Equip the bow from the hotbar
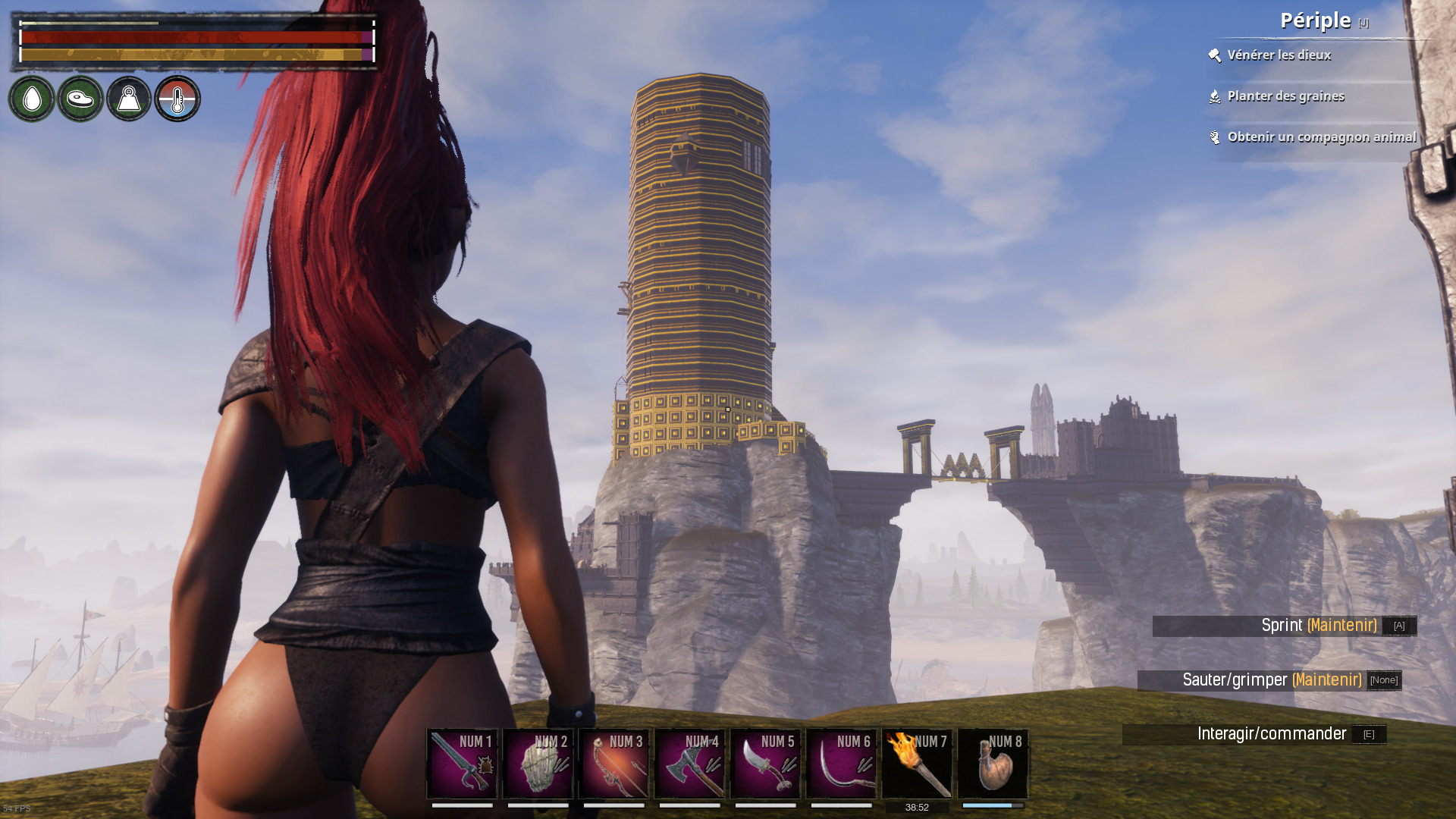The image size is (1456, 819). (x=613, y=764)
